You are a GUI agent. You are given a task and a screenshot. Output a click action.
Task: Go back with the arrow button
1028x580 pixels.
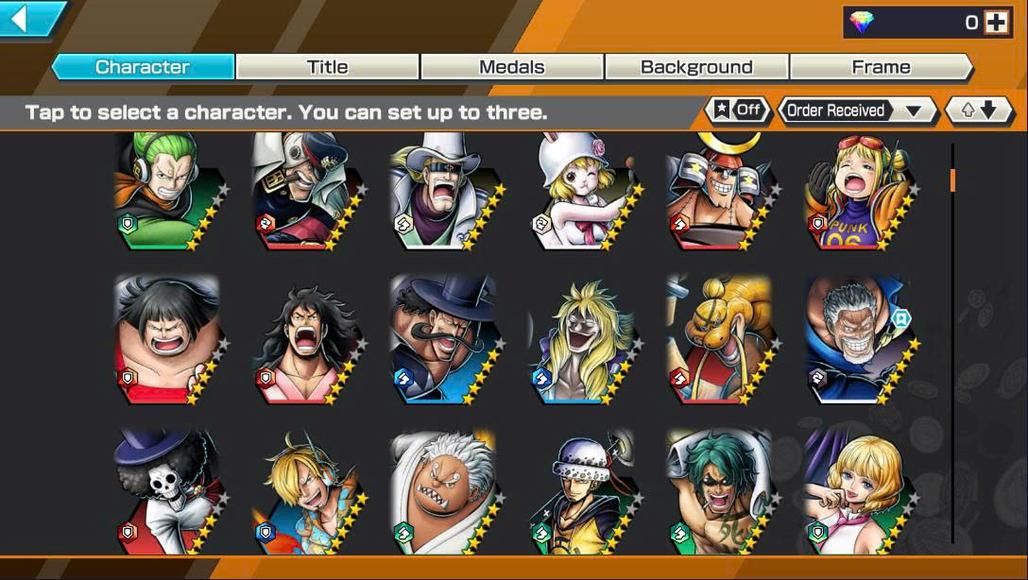coord(30,18)
